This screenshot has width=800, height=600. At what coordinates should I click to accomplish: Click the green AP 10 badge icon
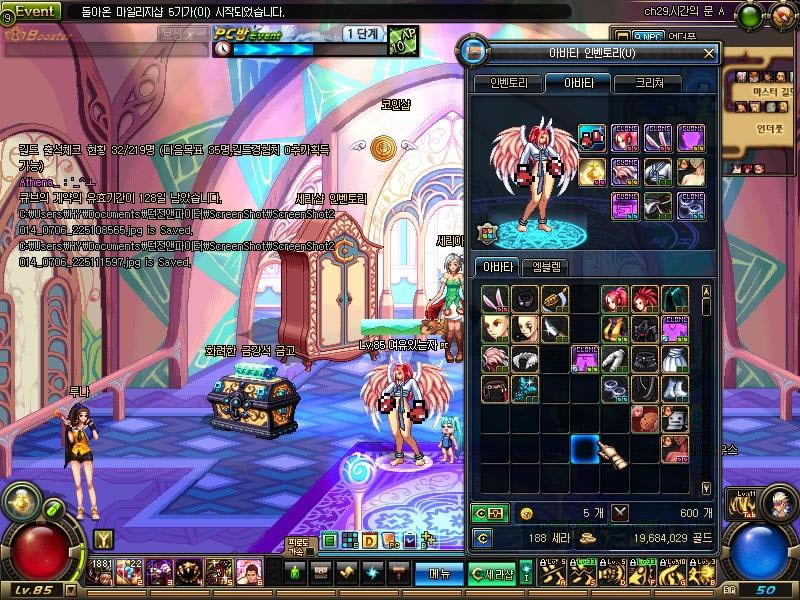(402, 41)
